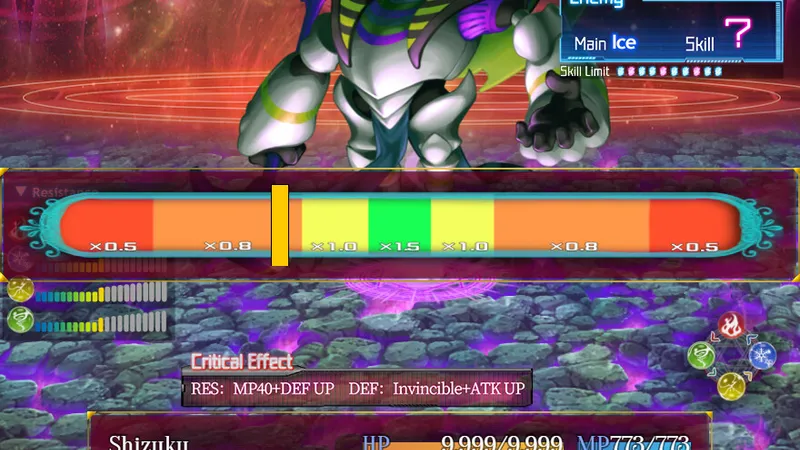
Task: Tap the green ×1.5 zone on timing bar
Action: click(399, 224)
